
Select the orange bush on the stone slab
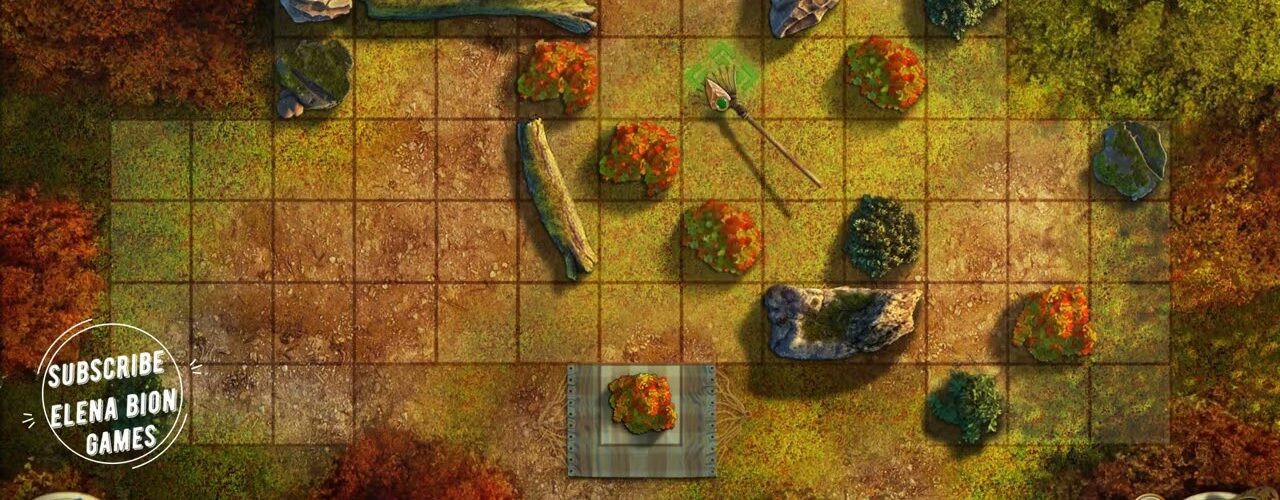[641, 403]
